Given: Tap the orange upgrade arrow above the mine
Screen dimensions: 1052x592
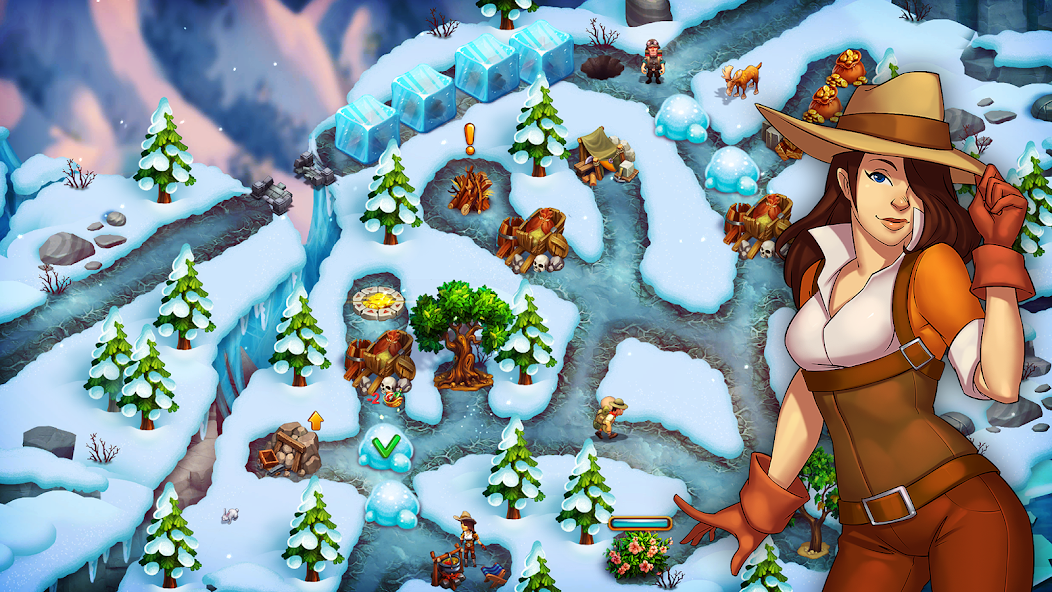Looking at the screenshot, I should point(316,420).
